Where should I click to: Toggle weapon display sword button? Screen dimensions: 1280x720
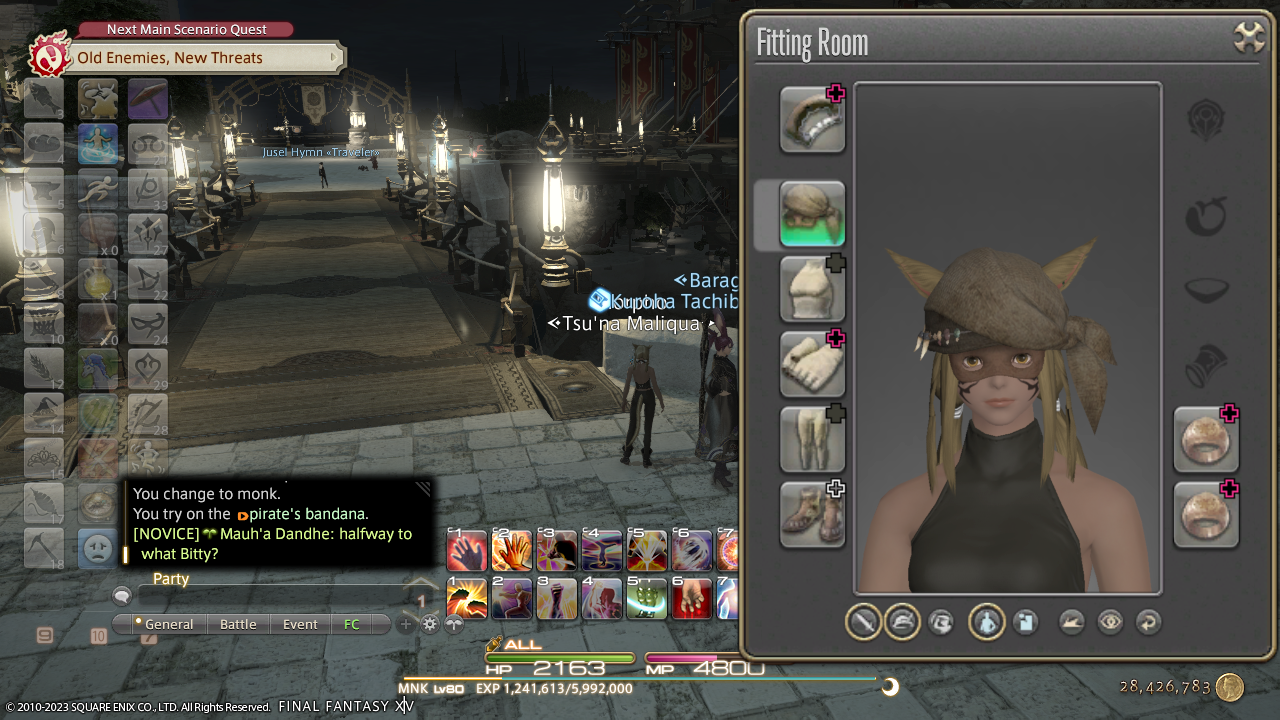coord(863,622)
